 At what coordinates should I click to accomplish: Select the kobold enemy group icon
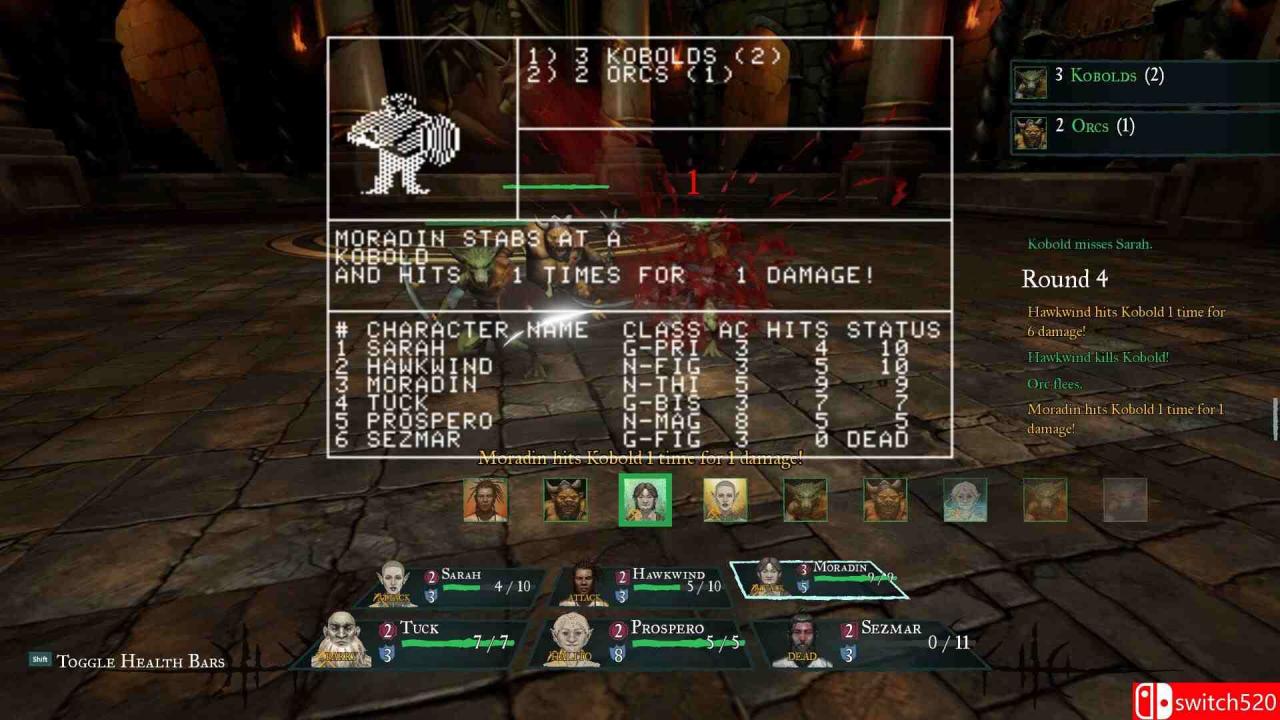click(1030, 84)
